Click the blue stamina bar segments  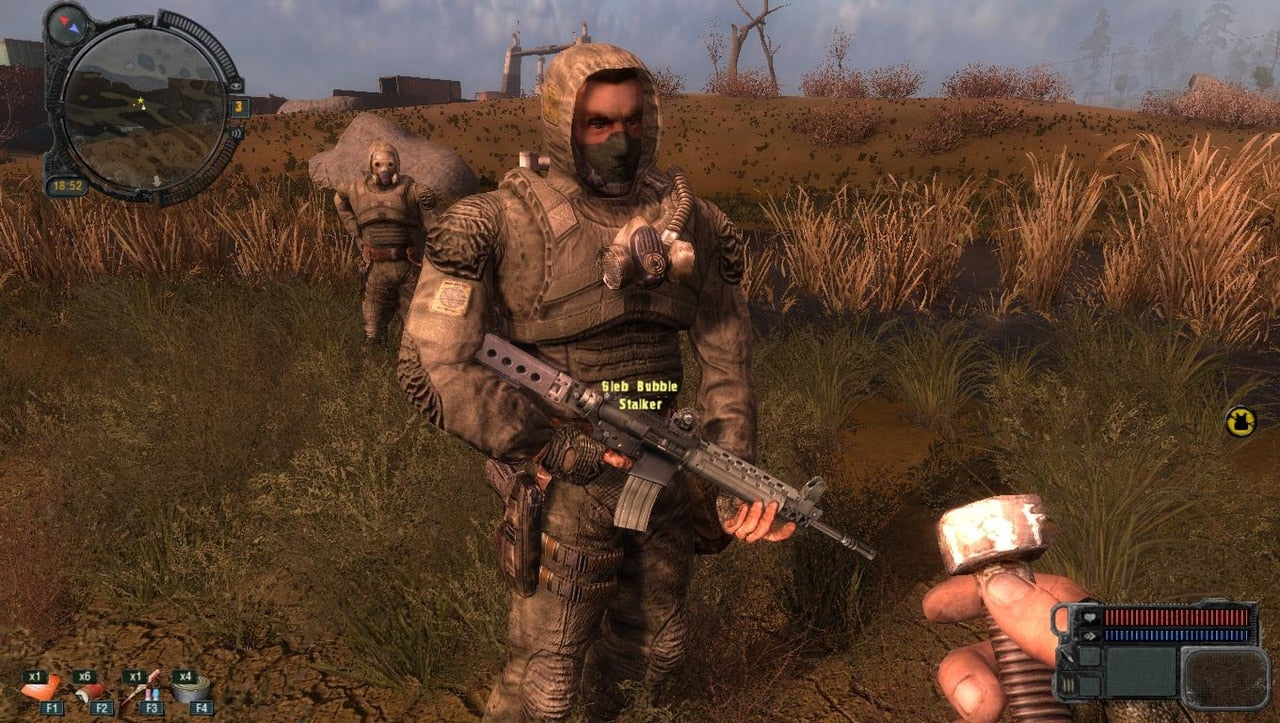coord(1177,634)
